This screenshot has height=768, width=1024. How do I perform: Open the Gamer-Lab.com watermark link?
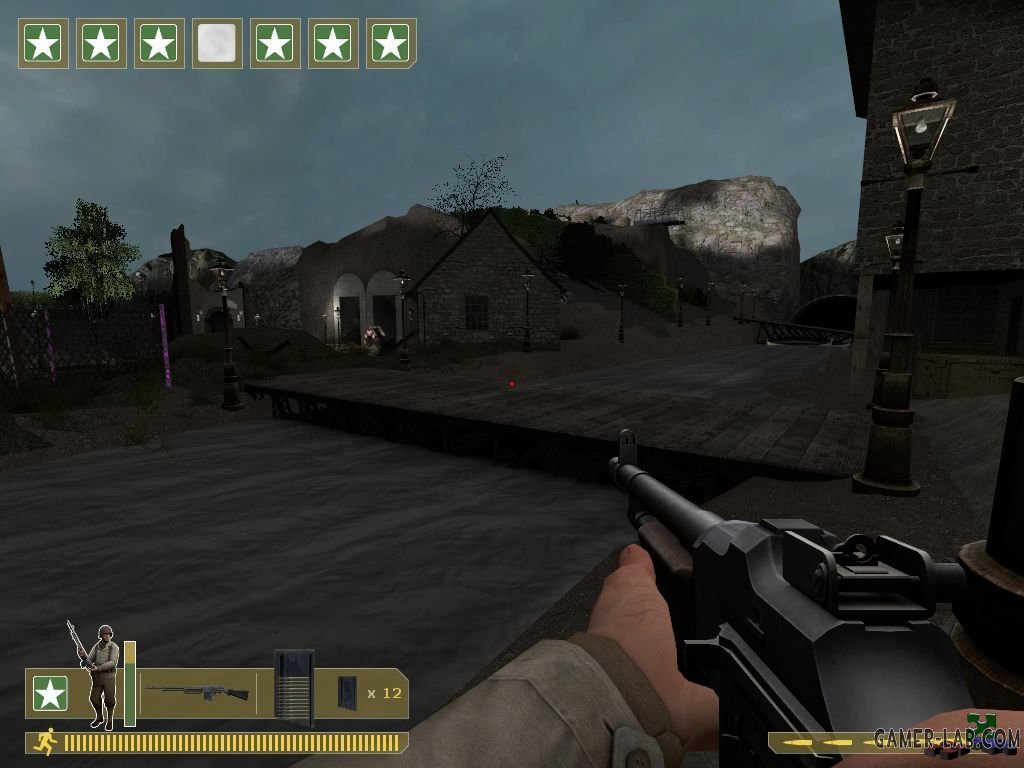click(x=945, y=739)
